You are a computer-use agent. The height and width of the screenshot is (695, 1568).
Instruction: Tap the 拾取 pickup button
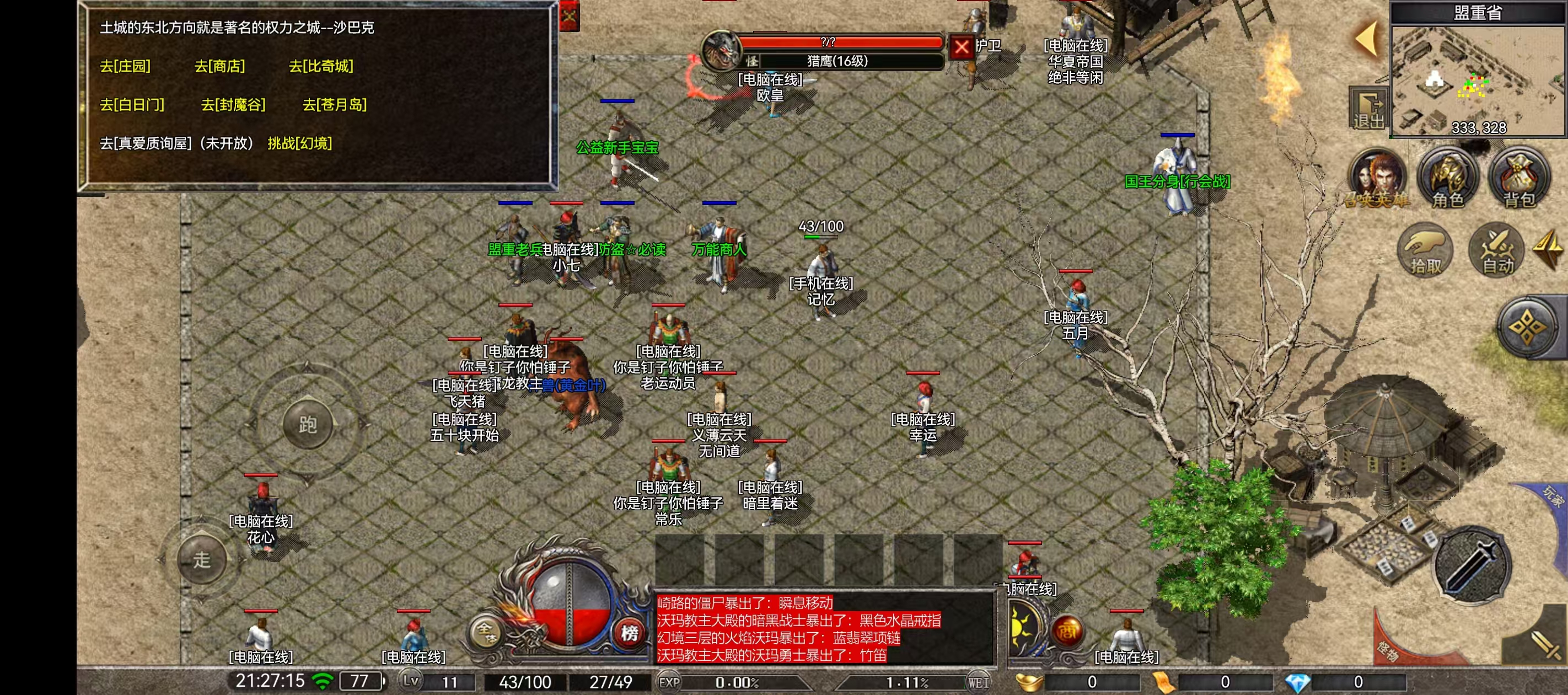(x=1426, y=250)
